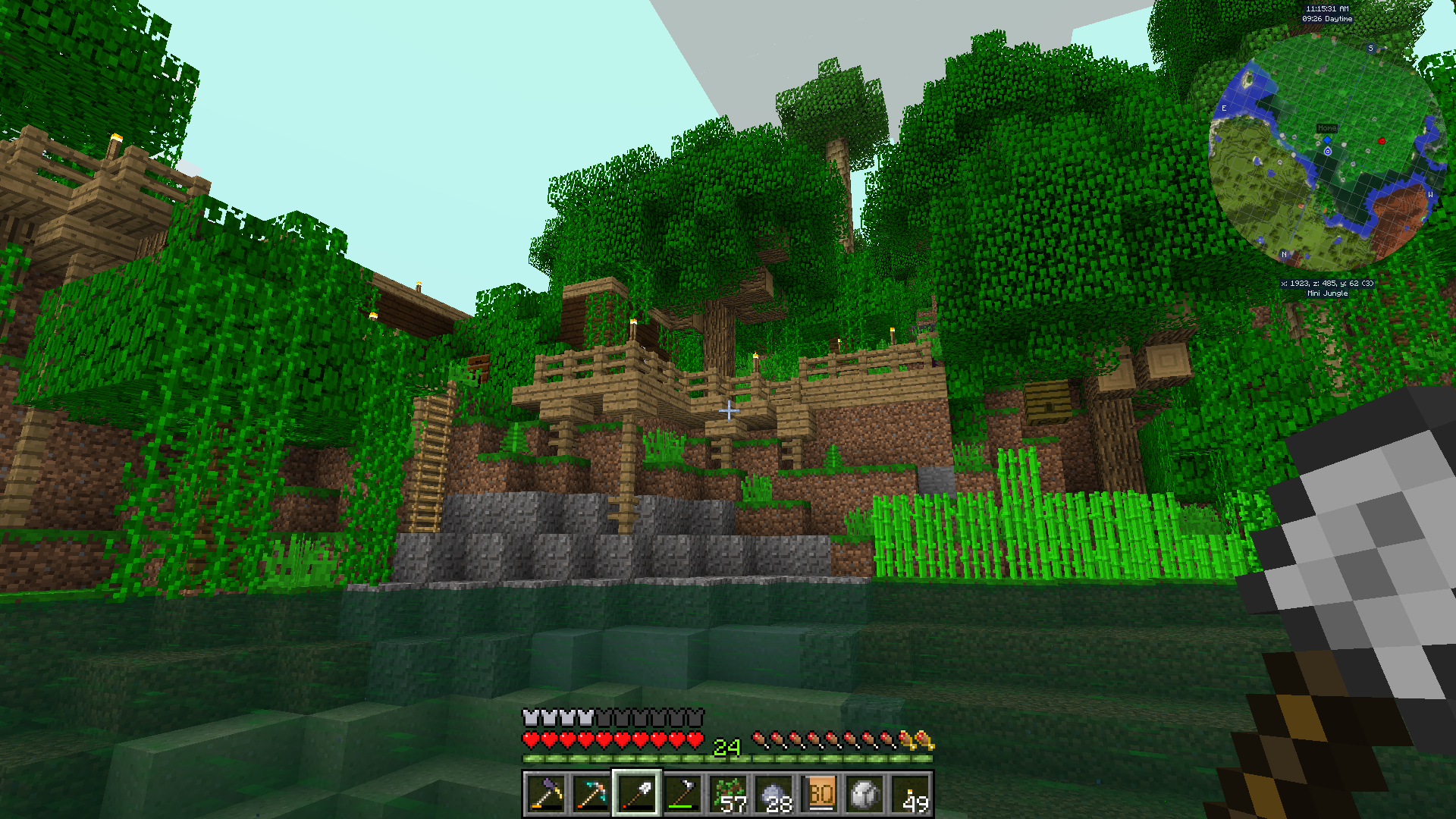Select the torch stack of 49
Screen dimensions: 1456x819
911,794
